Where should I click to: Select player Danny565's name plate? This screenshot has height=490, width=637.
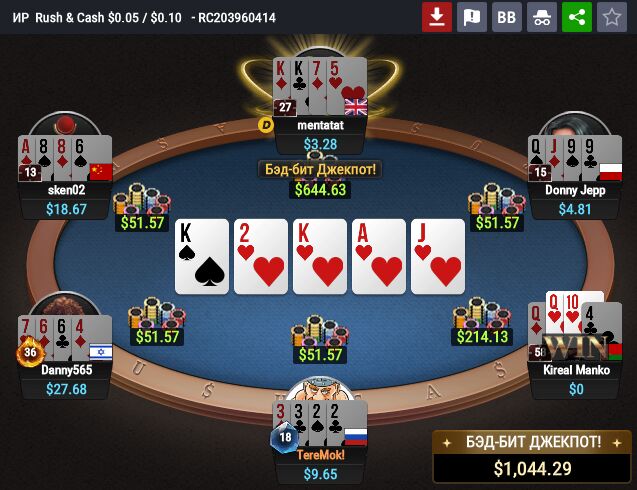66,370
